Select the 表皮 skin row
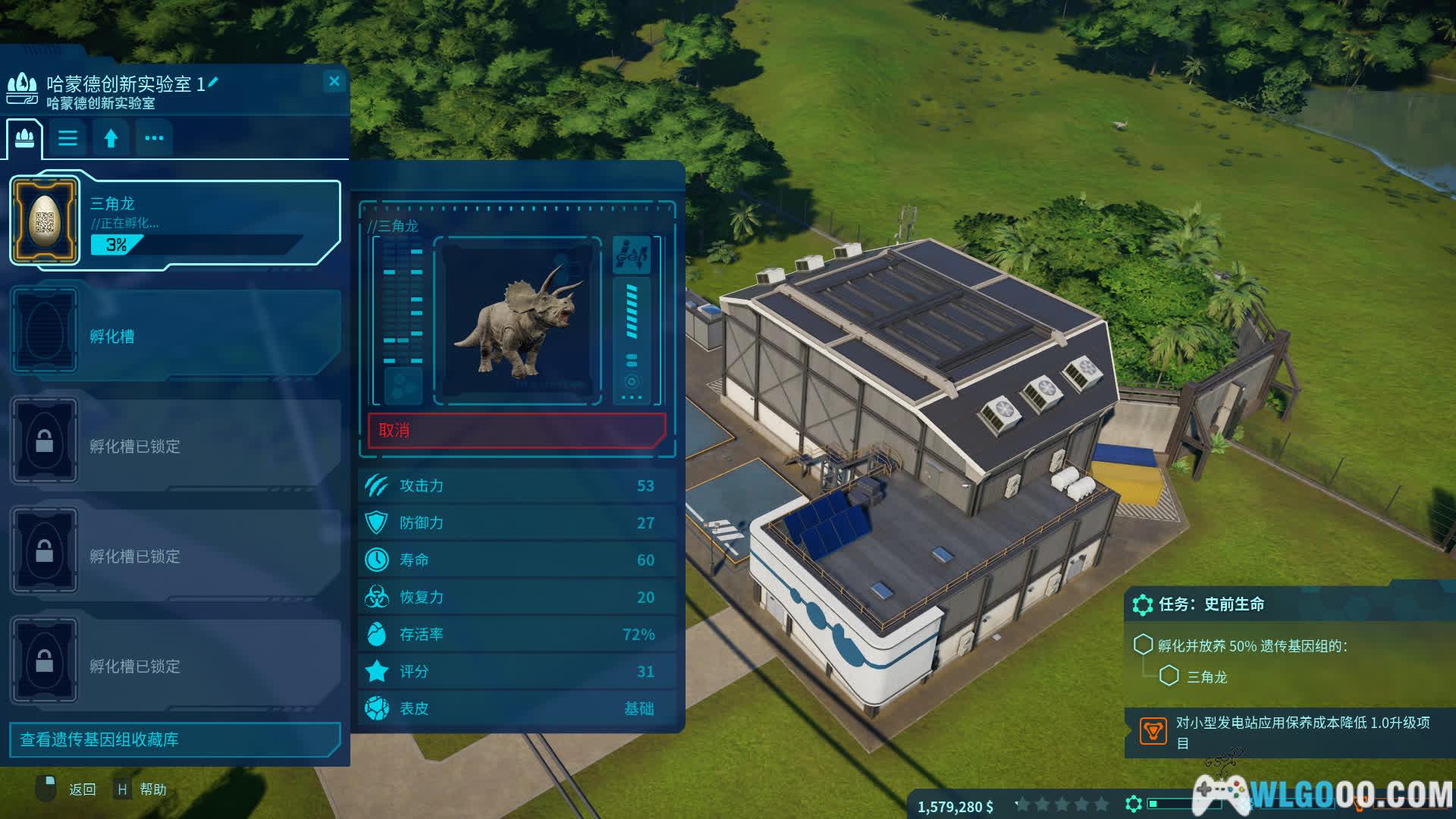Viewport: 1456px width, 819px height. coord(517,708)
